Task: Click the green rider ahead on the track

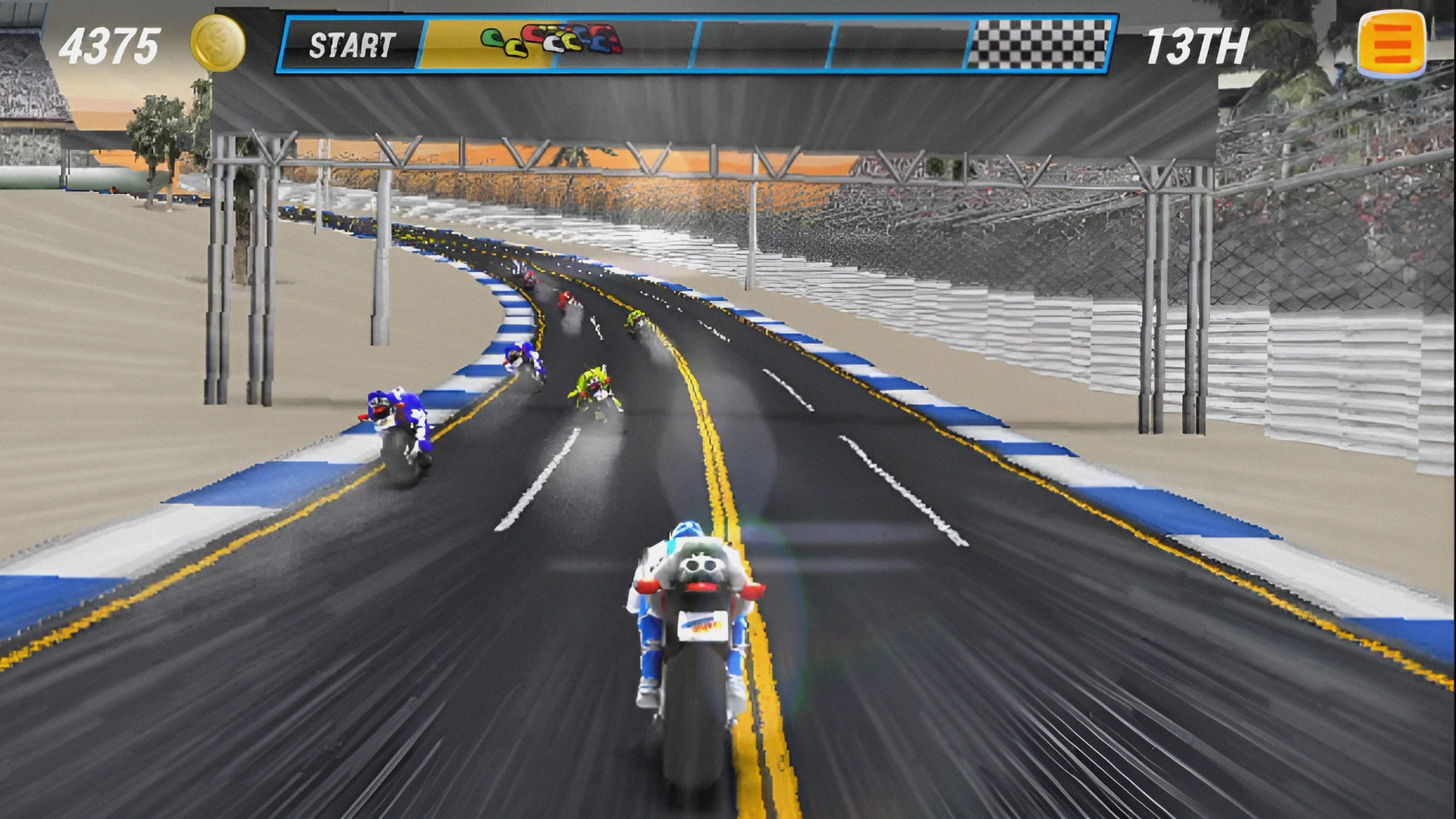Action: click(595, 387)
